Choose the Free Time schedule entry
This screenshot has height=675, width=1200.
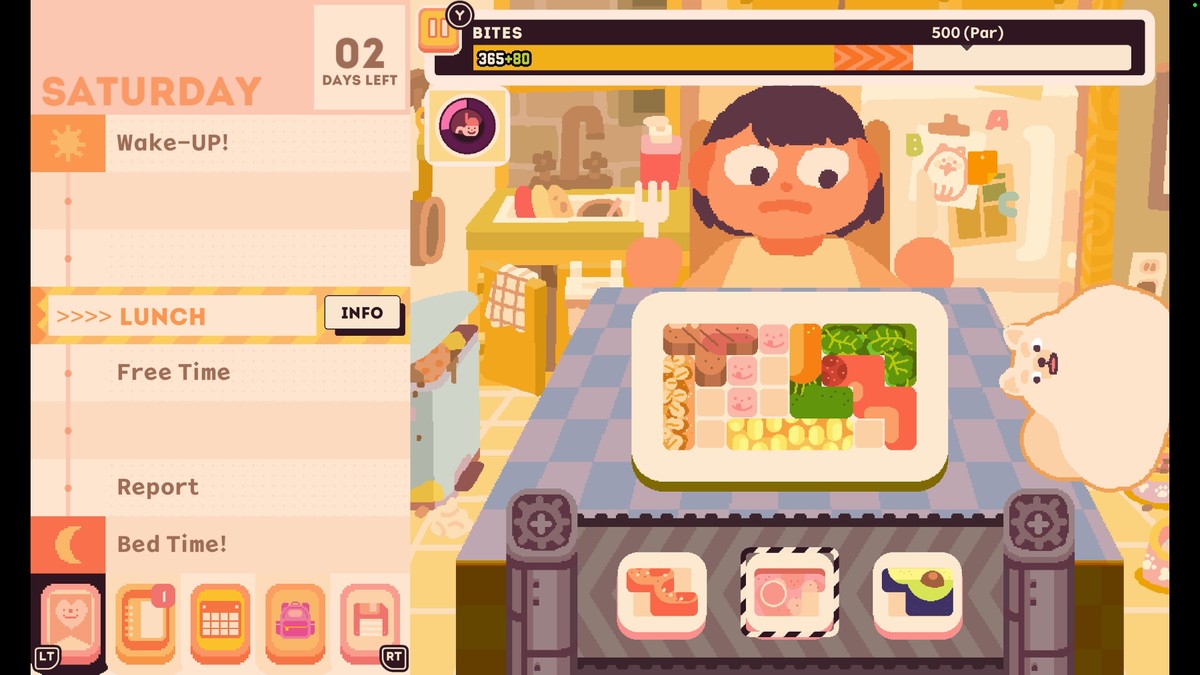[173, 372]
